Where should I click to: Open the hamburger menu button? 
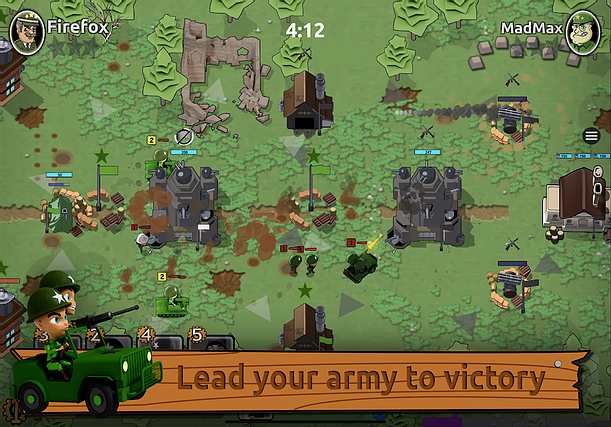tap(591, 136)
